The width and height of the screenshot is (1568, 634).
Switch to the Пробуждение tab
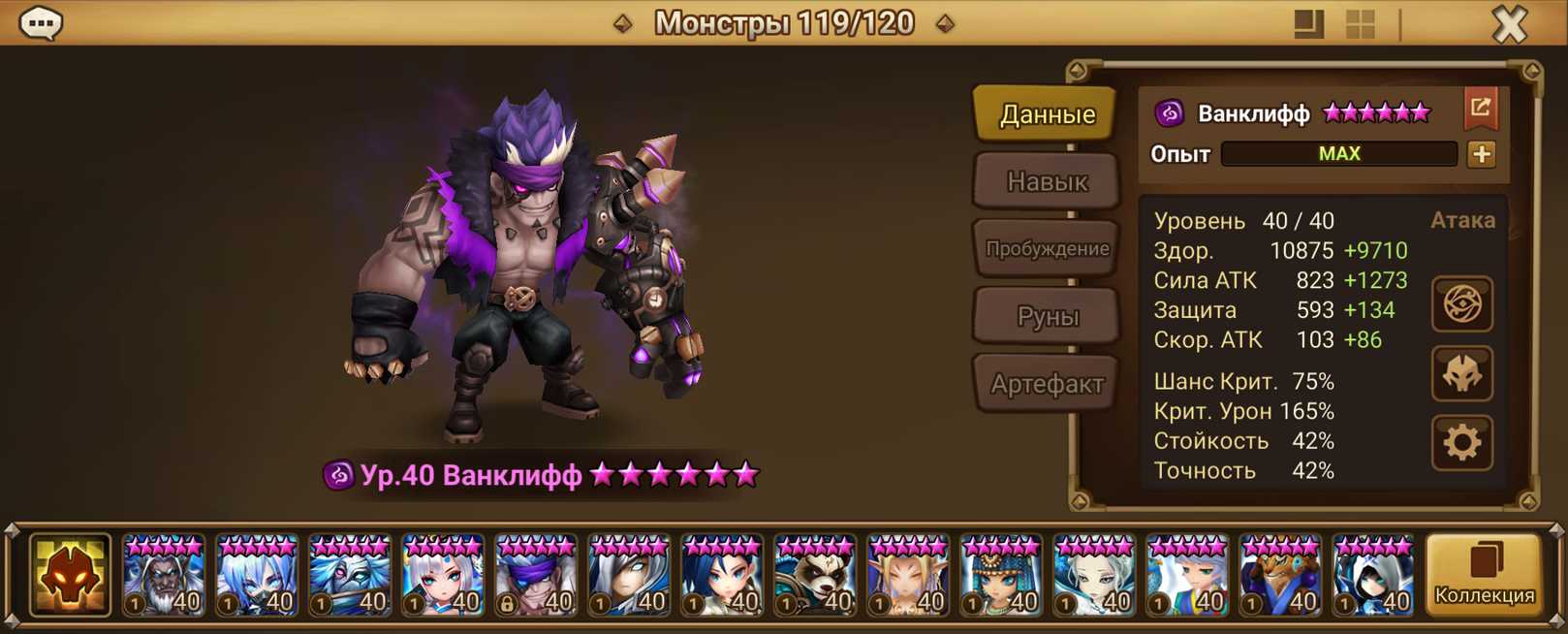point(1047,249)
